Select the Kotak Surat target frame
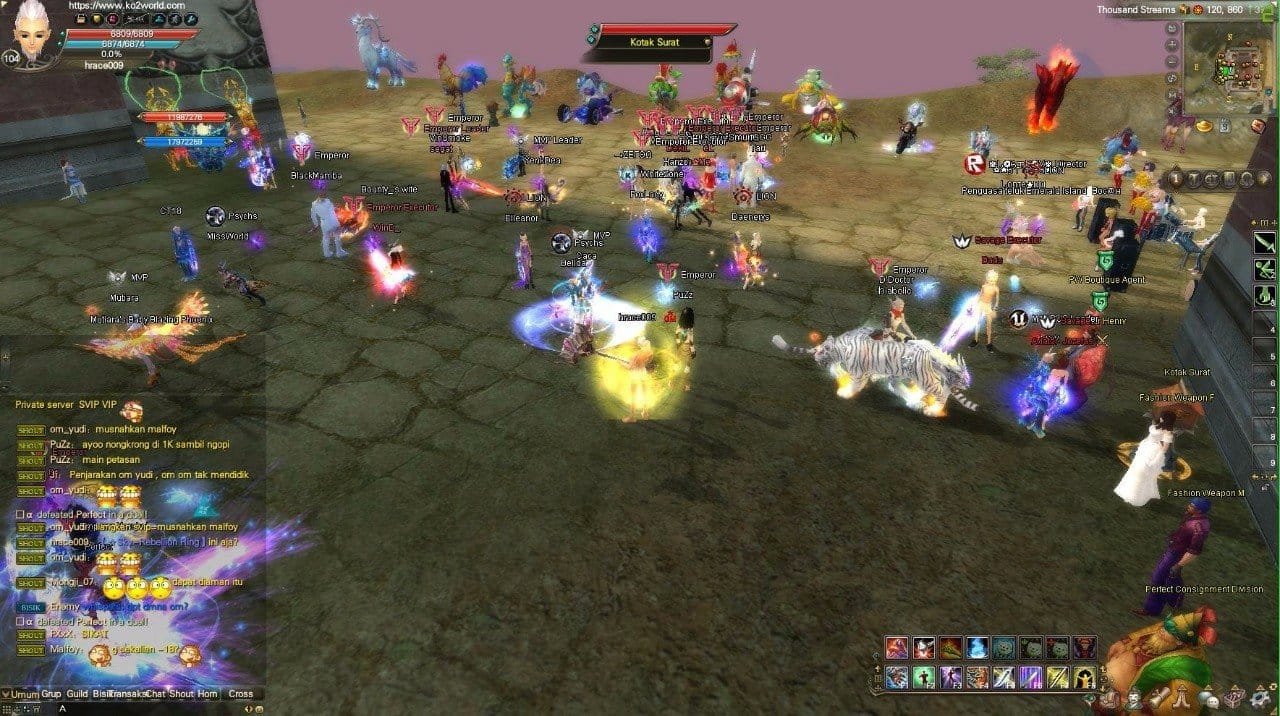1280x716 pixels. [655, 42]
